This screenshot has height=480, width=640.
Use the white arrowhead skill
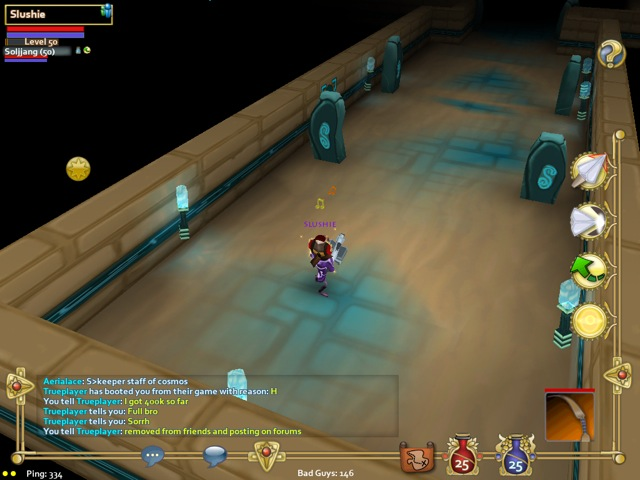(x=588, y=221)
